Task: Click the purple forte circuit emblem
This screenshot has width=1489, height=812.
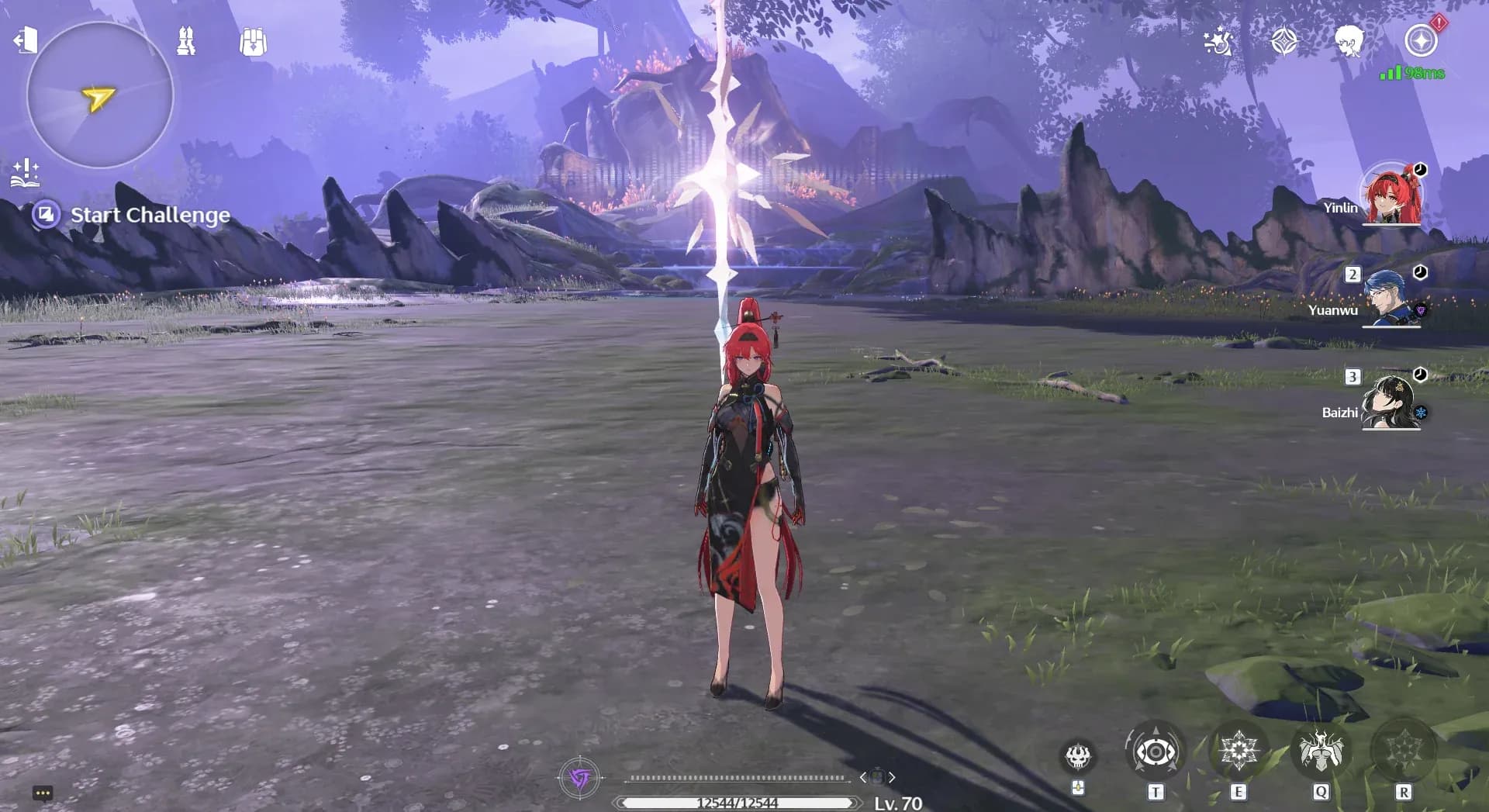Action: coord(579,777)
